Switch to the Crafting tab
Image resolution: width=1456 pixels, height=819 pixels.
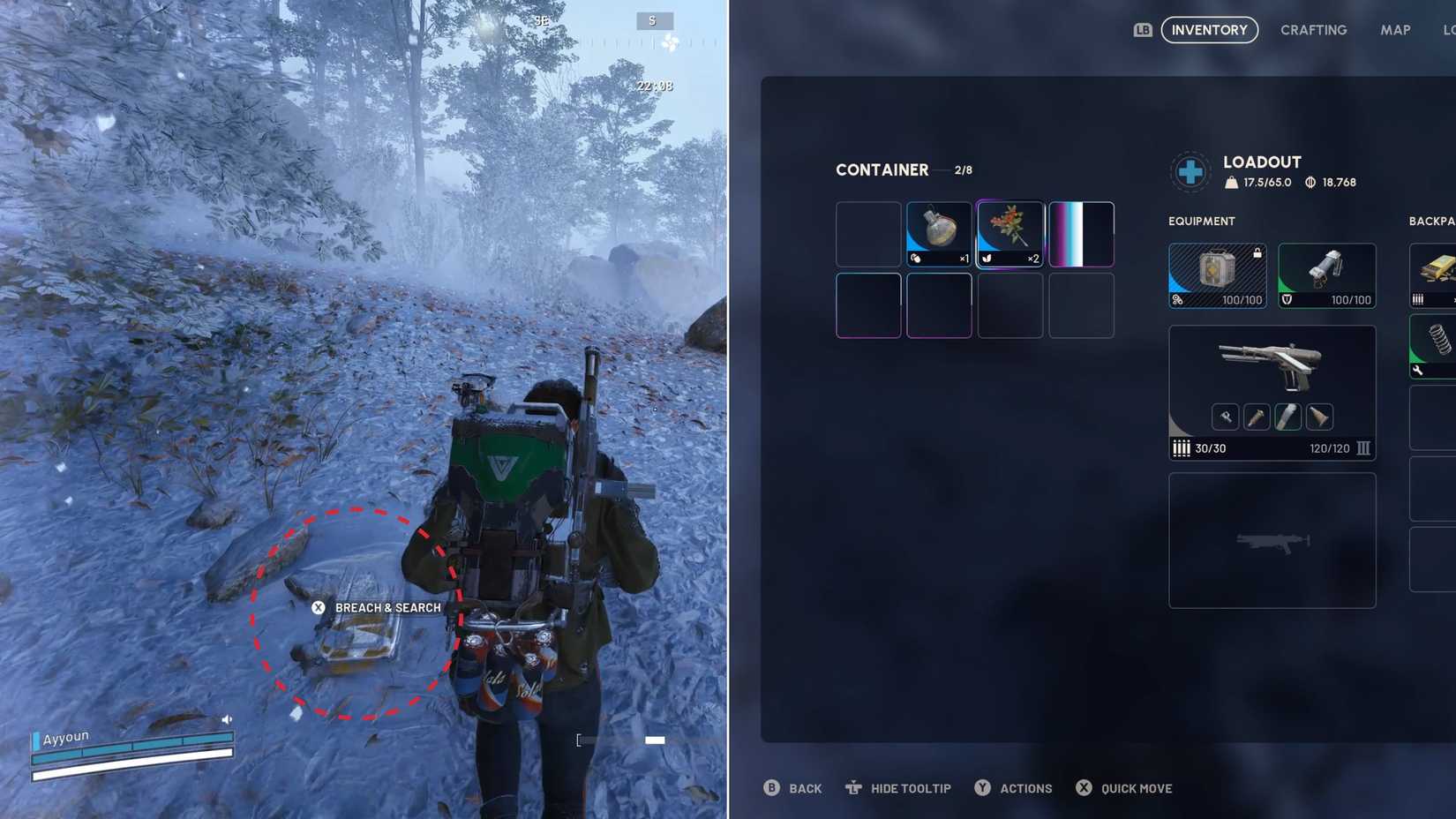pos(1313,29)
